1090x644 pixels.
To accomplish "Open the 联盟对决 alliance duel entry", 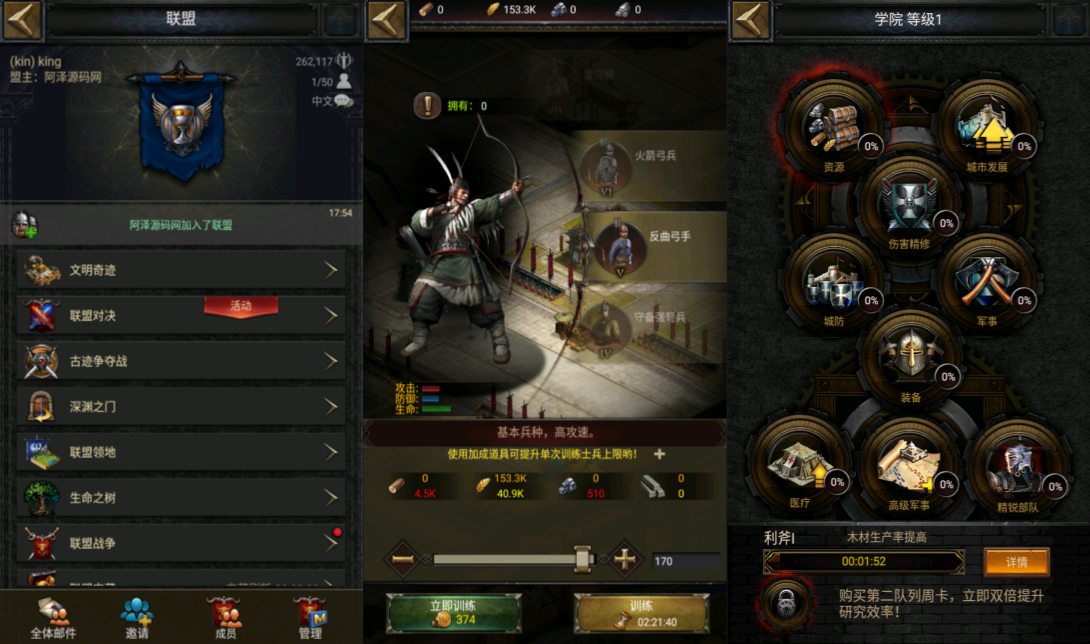I will click(181, 315).
